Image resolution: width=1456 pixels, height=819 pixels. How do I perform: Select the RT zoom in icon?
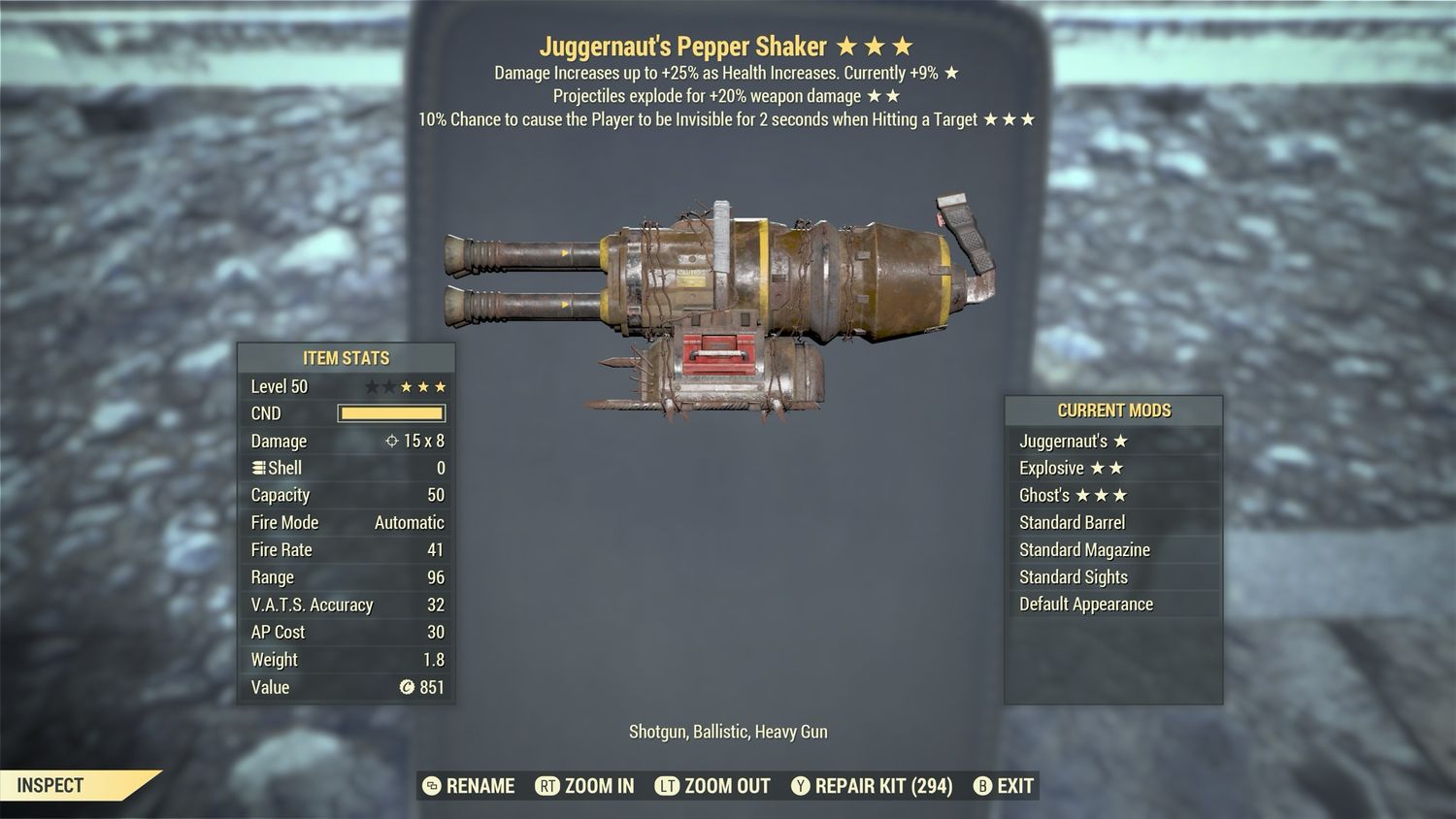[548, 786]
